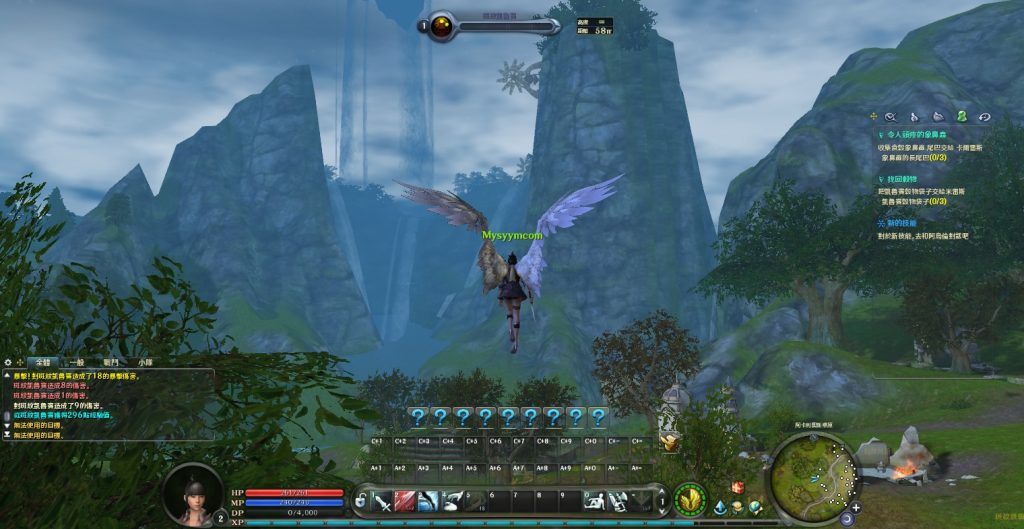Zoom in the minimap with plus button

click(x=857, y=506)
